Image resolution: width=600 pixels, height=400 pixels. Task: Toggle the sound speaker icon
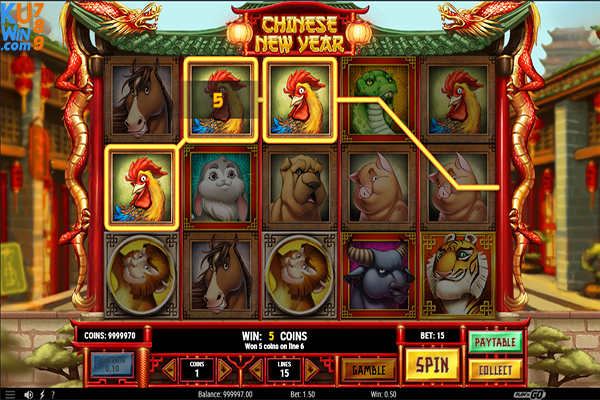27,393
